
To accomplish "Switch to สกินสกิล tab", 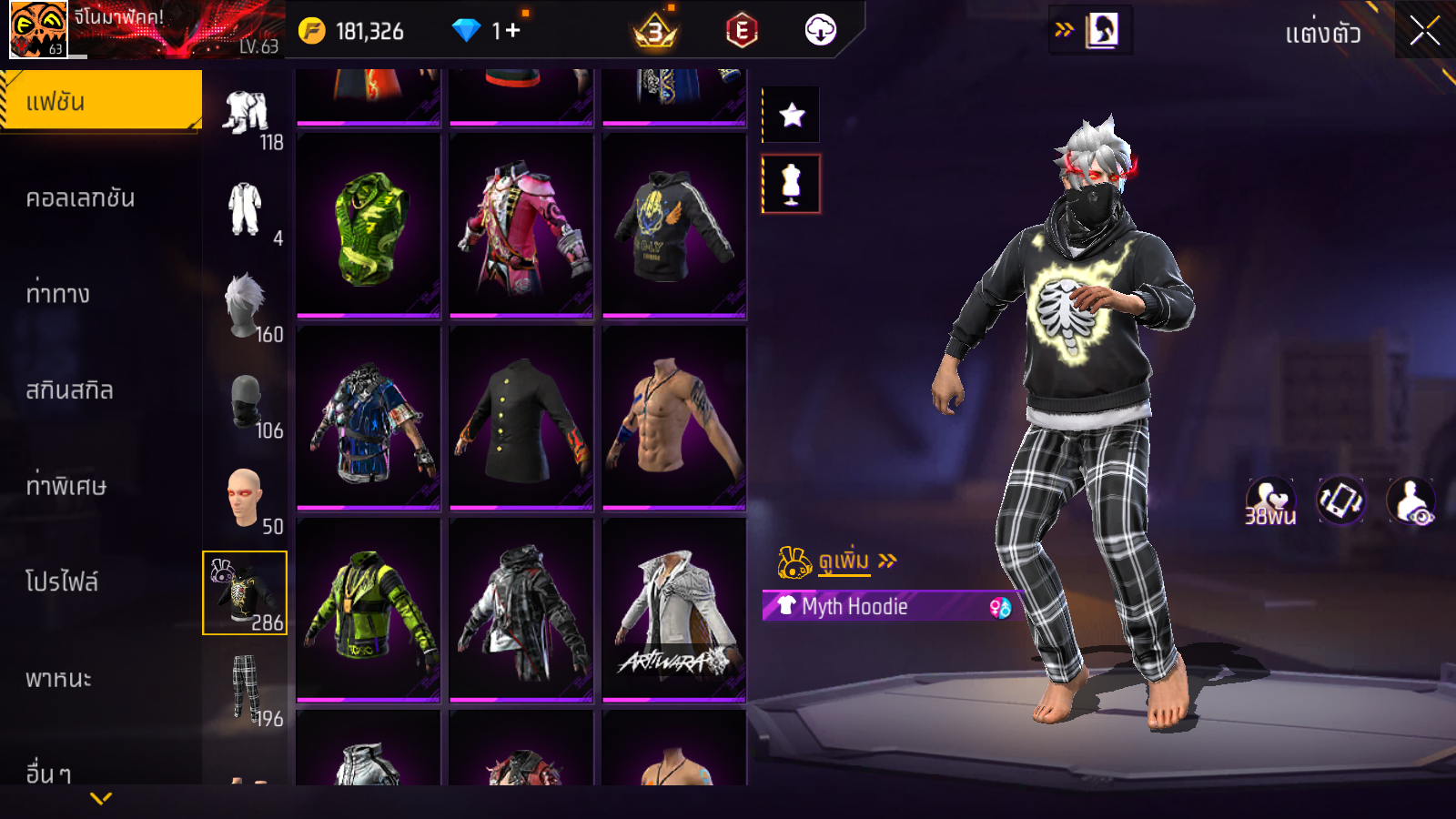I will point(69,390).
